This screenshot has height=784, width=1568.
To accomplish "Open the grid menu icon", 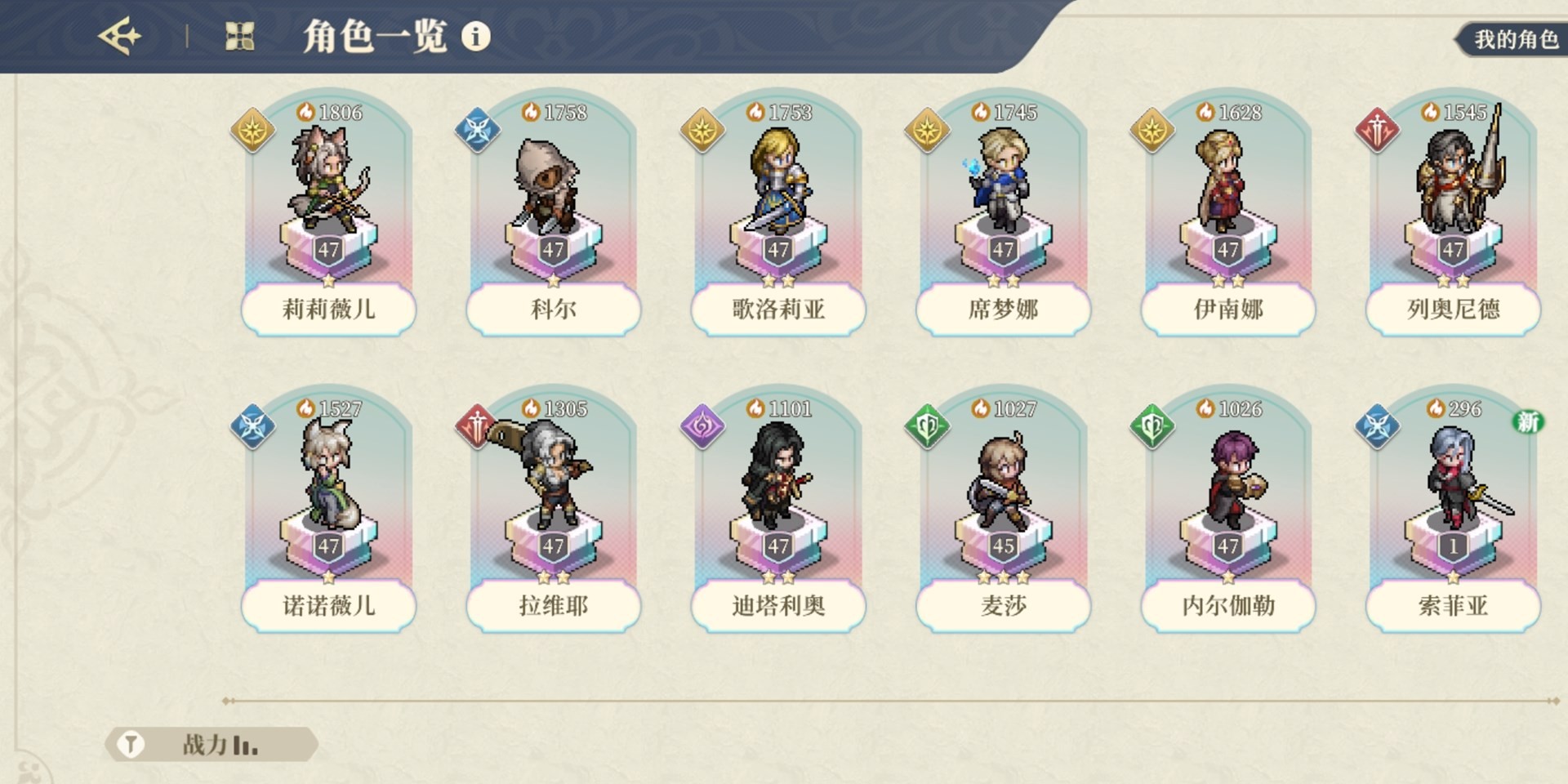I will coord(239,37).
